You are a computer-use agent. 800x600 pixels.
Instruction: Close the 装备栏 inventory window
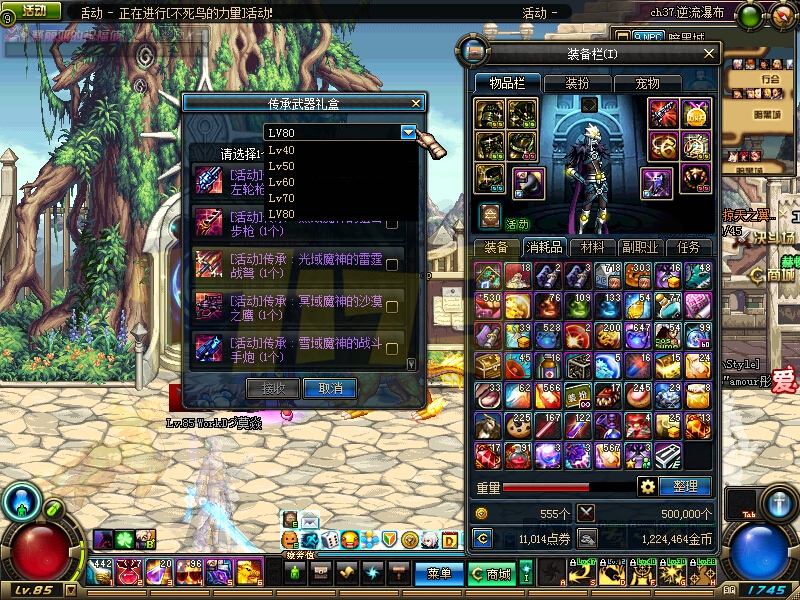pyautogui.click(x=710, y=53)
